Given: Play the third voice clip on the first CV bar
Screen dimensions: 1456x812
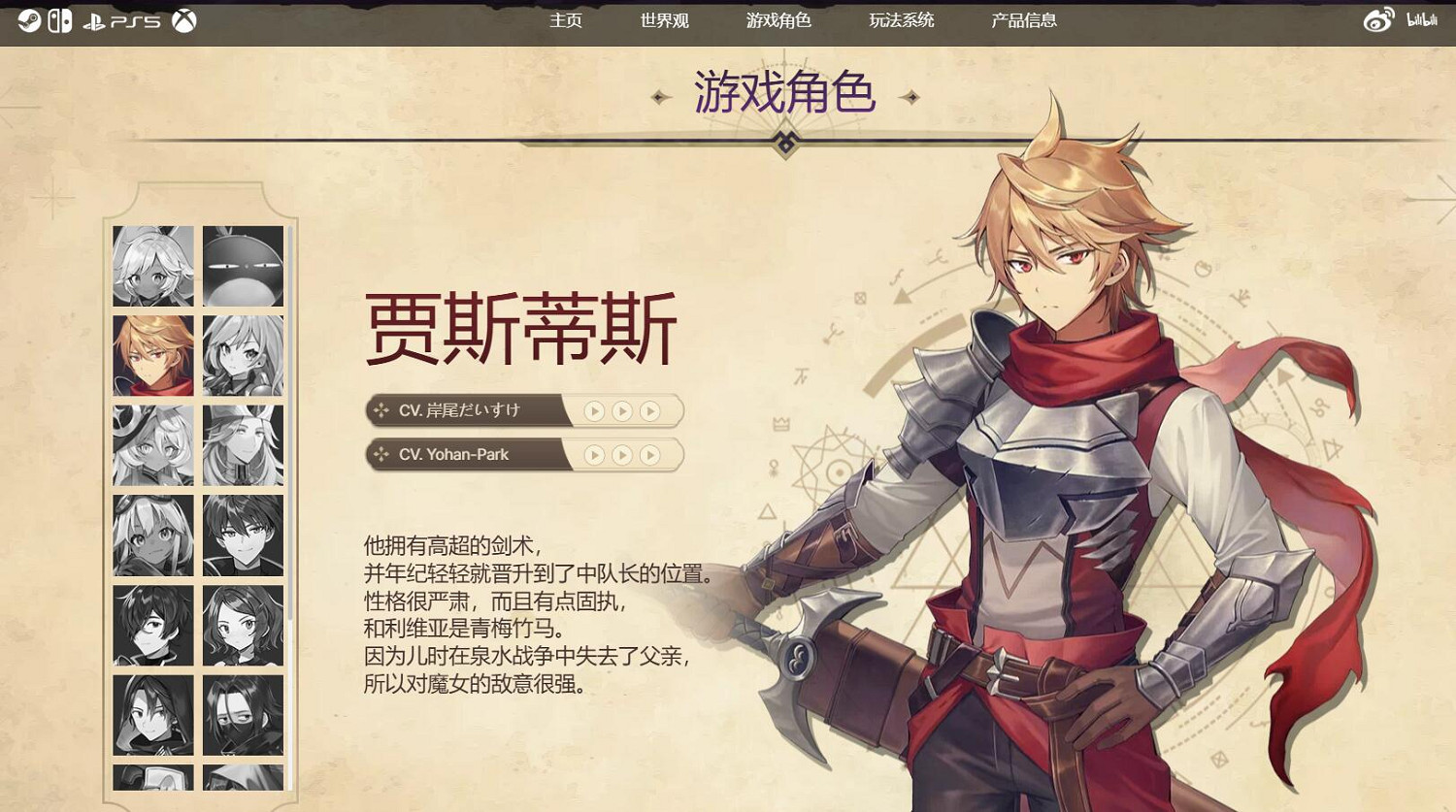Looking at the screenshot, I should 650,410.
